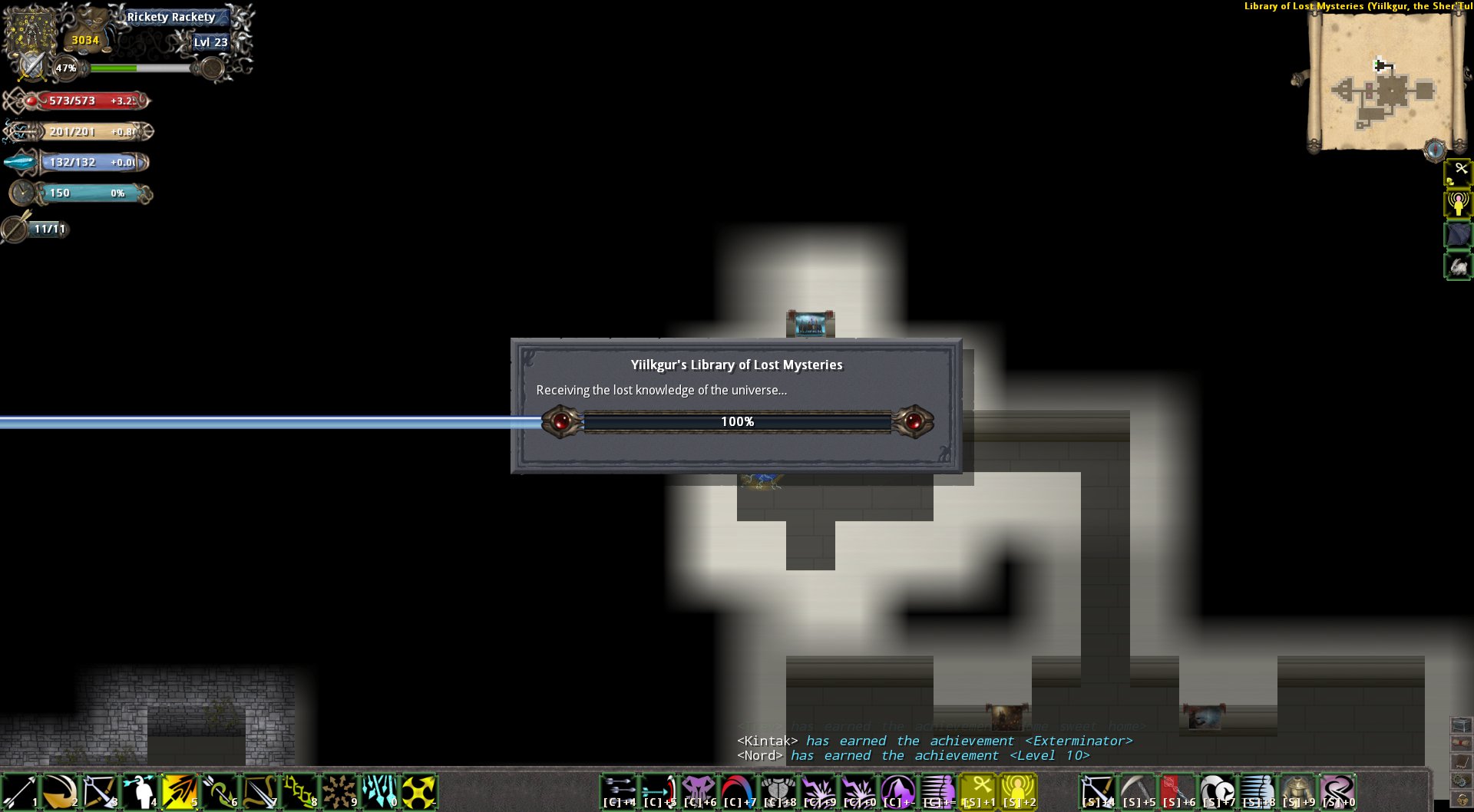The width and height of the screenshot is (1474, 812).
Task: Activate the yellow ankh hotbar skill
Action: [x=979, y=792]
